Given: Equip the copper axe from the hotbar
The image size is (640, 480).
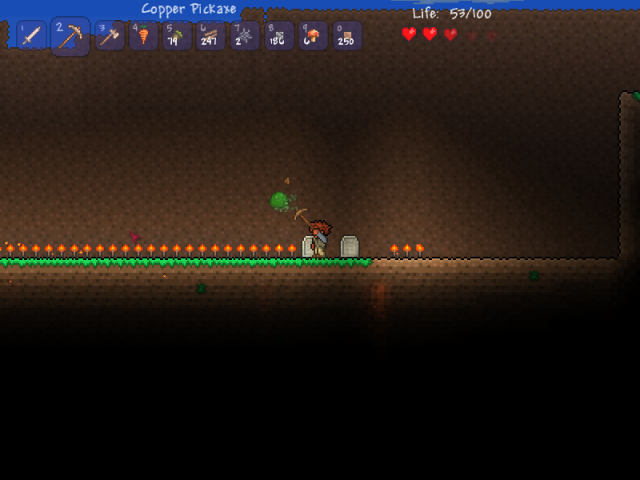Looking at the screenshot, I should coord(109,36).
